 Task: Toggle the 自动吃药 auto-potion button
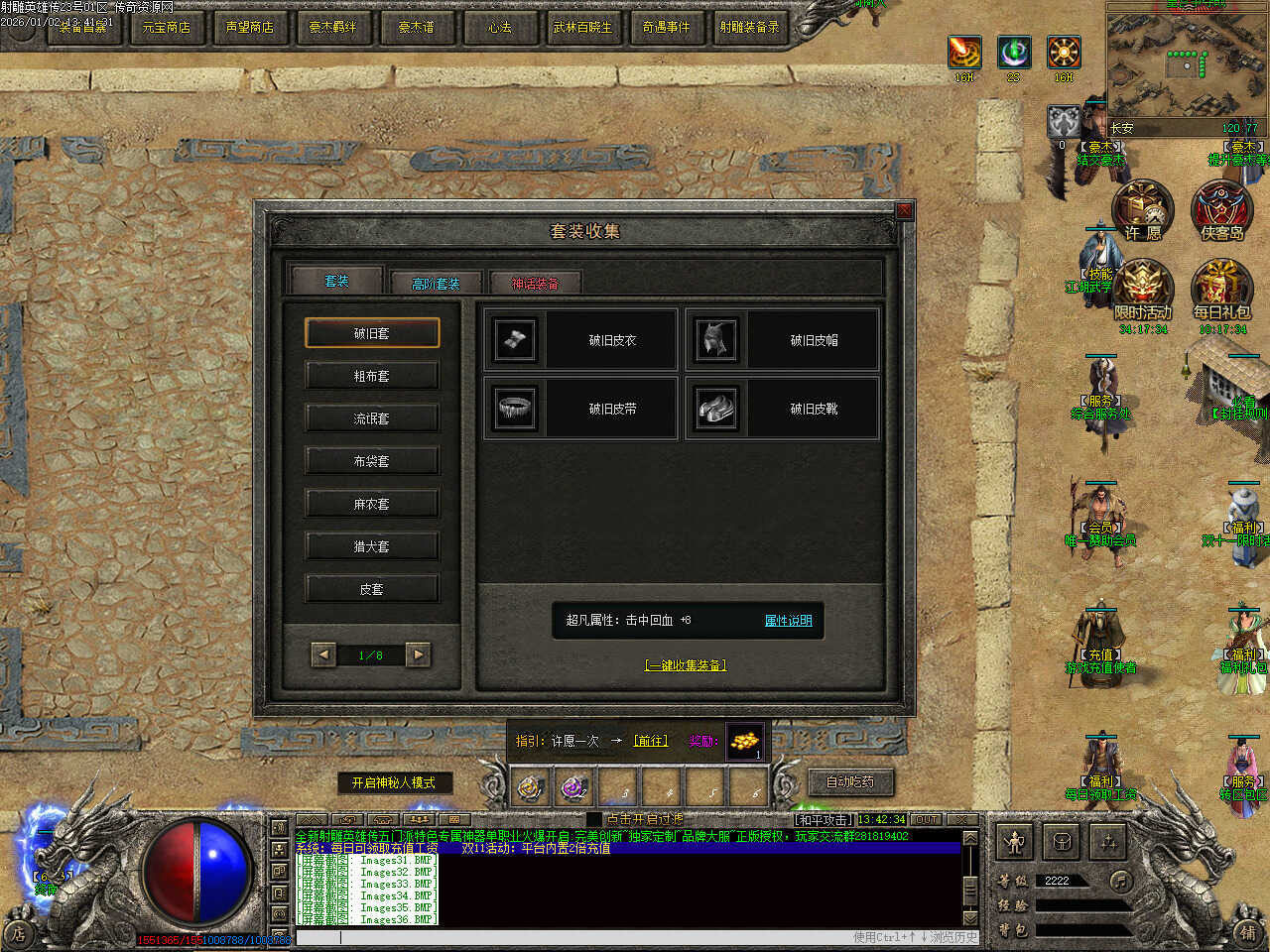tap(850, 781)
